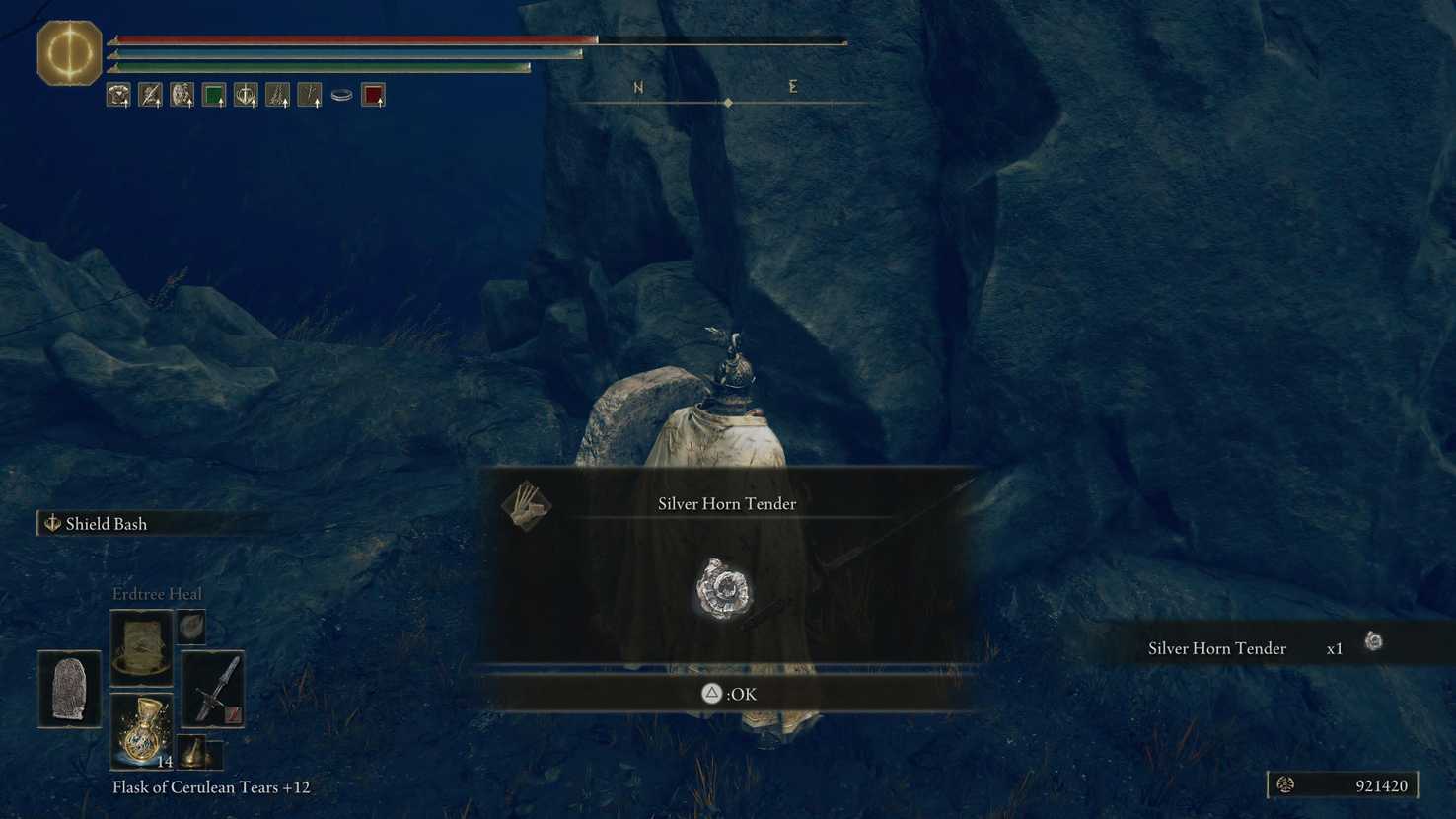Click the Silver Horn Tender image in dialog
Screen dimensions: 1456x819
point(724,589)
